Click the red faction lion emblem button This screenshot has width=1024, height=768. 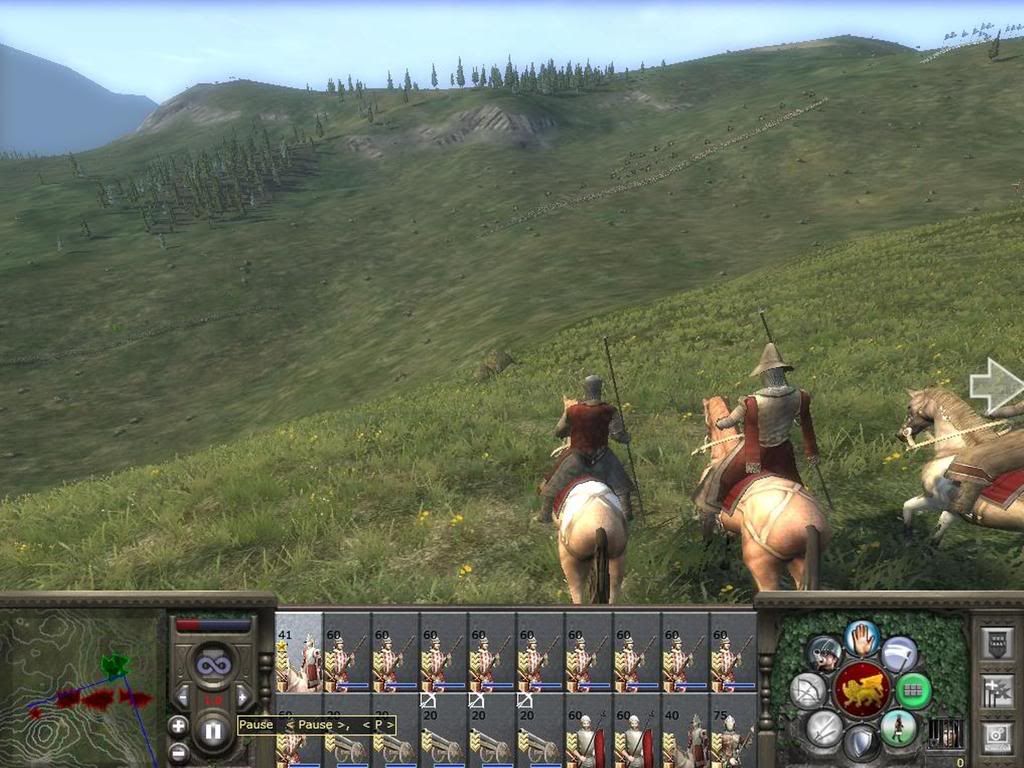(x=861, y=689)
